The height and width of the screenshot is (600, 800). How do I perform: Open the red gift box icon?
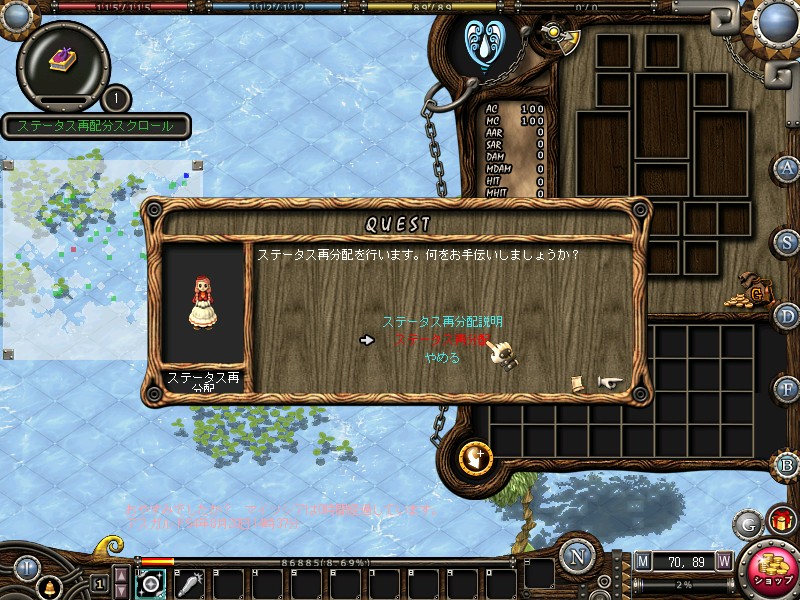click(780, 521)
